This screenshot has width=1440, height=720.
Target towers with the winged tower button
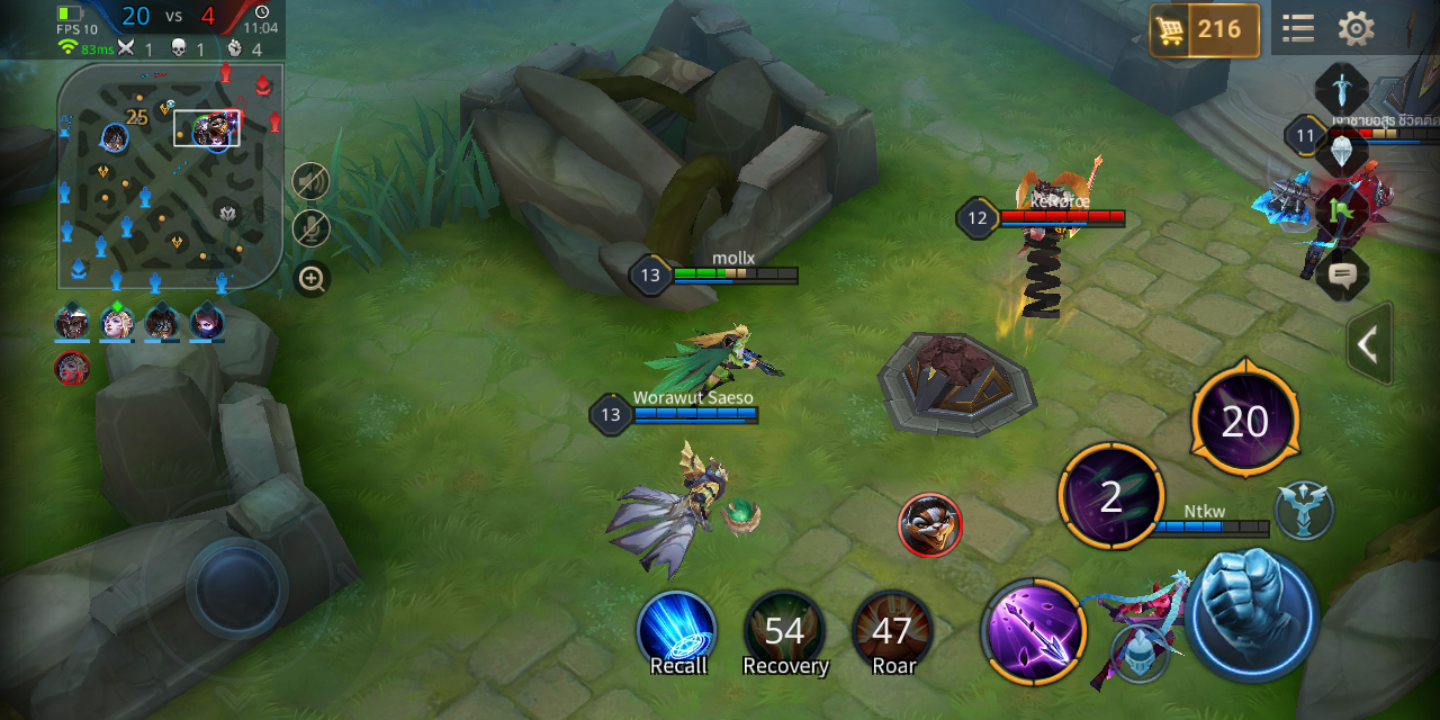pos(1304,510)
